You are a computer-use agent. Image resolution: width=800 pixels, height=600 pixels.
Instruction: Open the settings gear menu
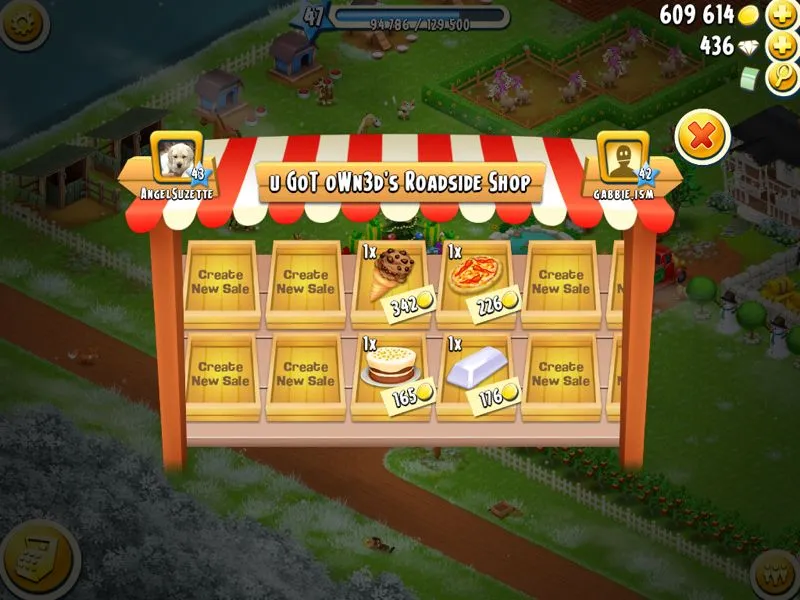[x=22, y=22]
